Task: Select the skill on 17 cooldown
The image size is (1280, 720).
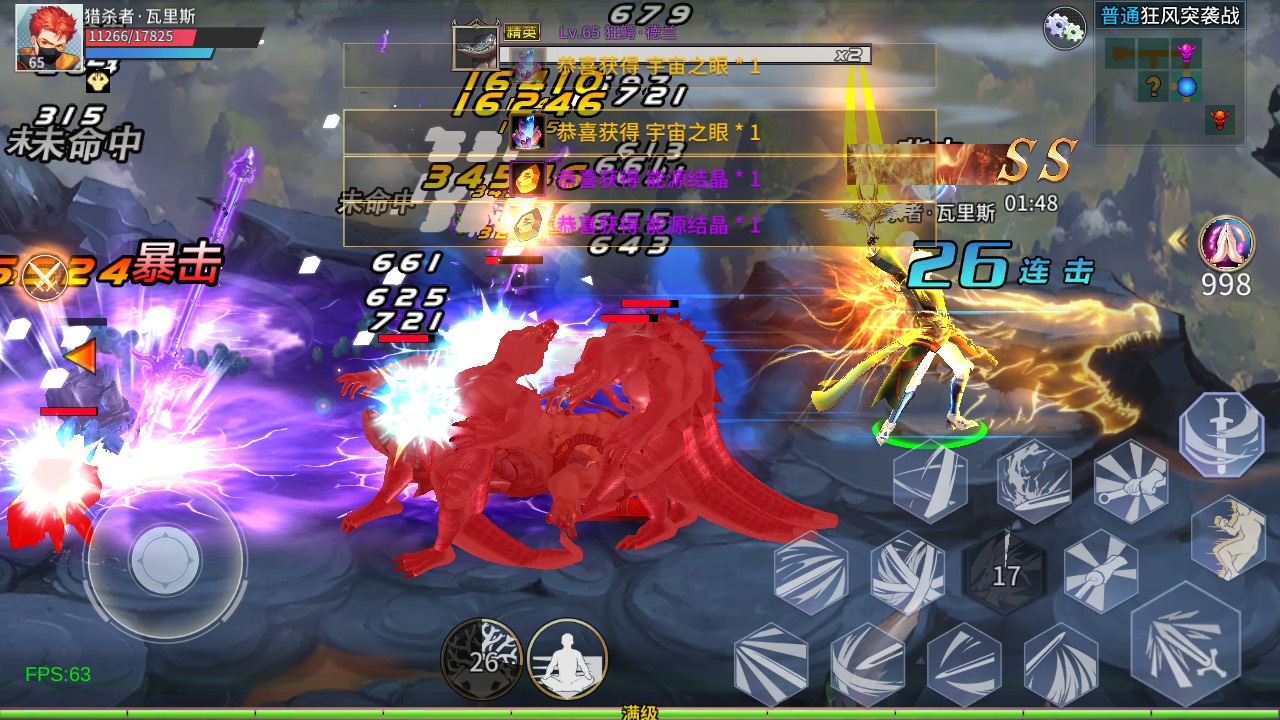Action: (1005, 571)
